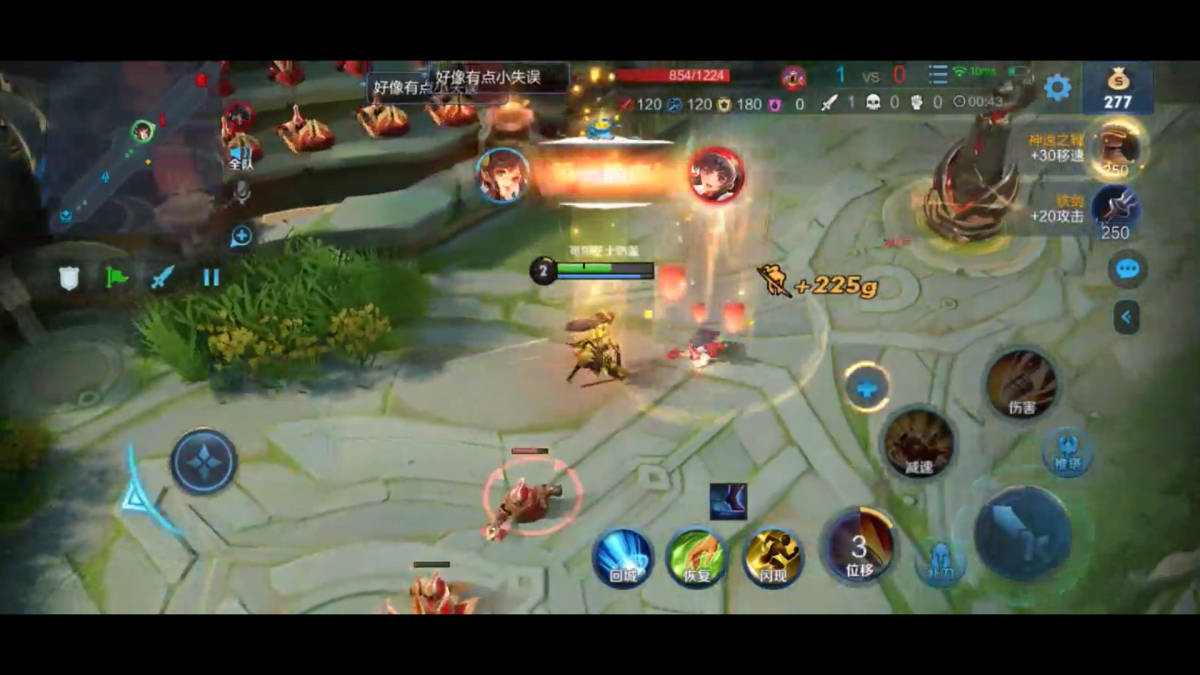Tap the basic attack sword button
This screenshot has width=1200, height=675.
[x=1023, y=535]
